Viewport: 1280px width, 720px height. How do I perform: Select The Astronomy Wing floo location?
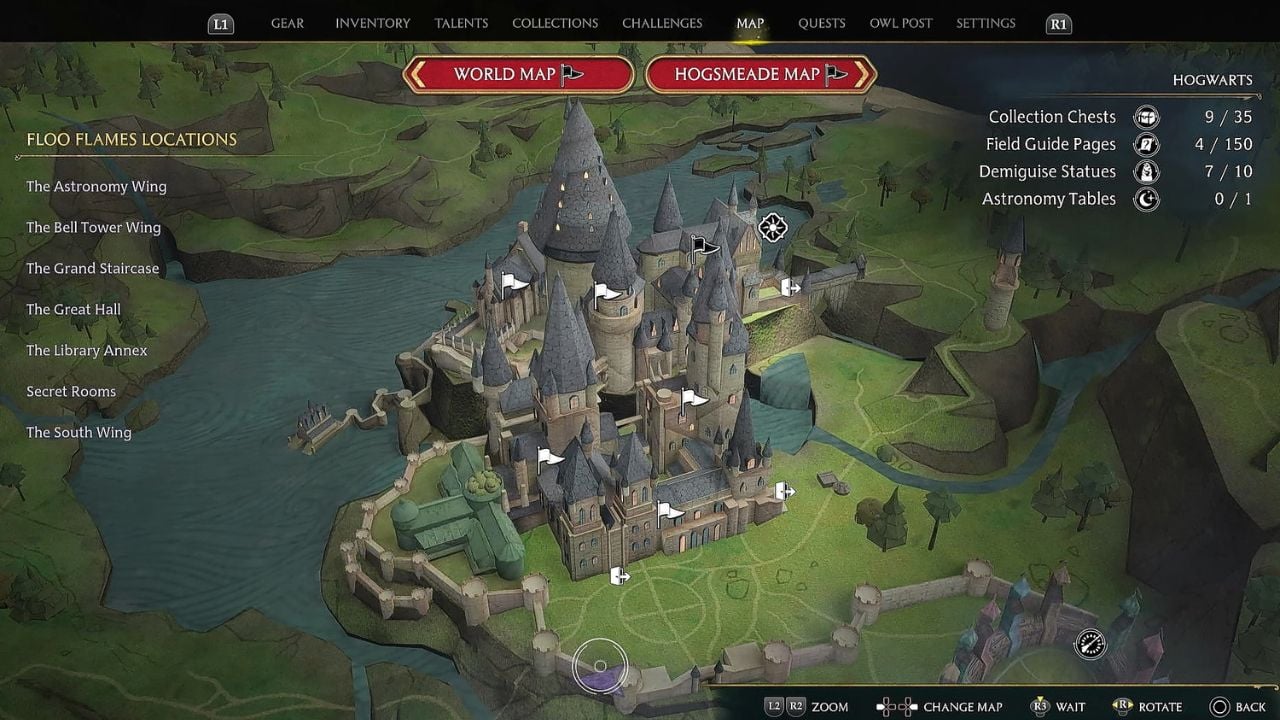pyautogui.click(x=96, y=187)
